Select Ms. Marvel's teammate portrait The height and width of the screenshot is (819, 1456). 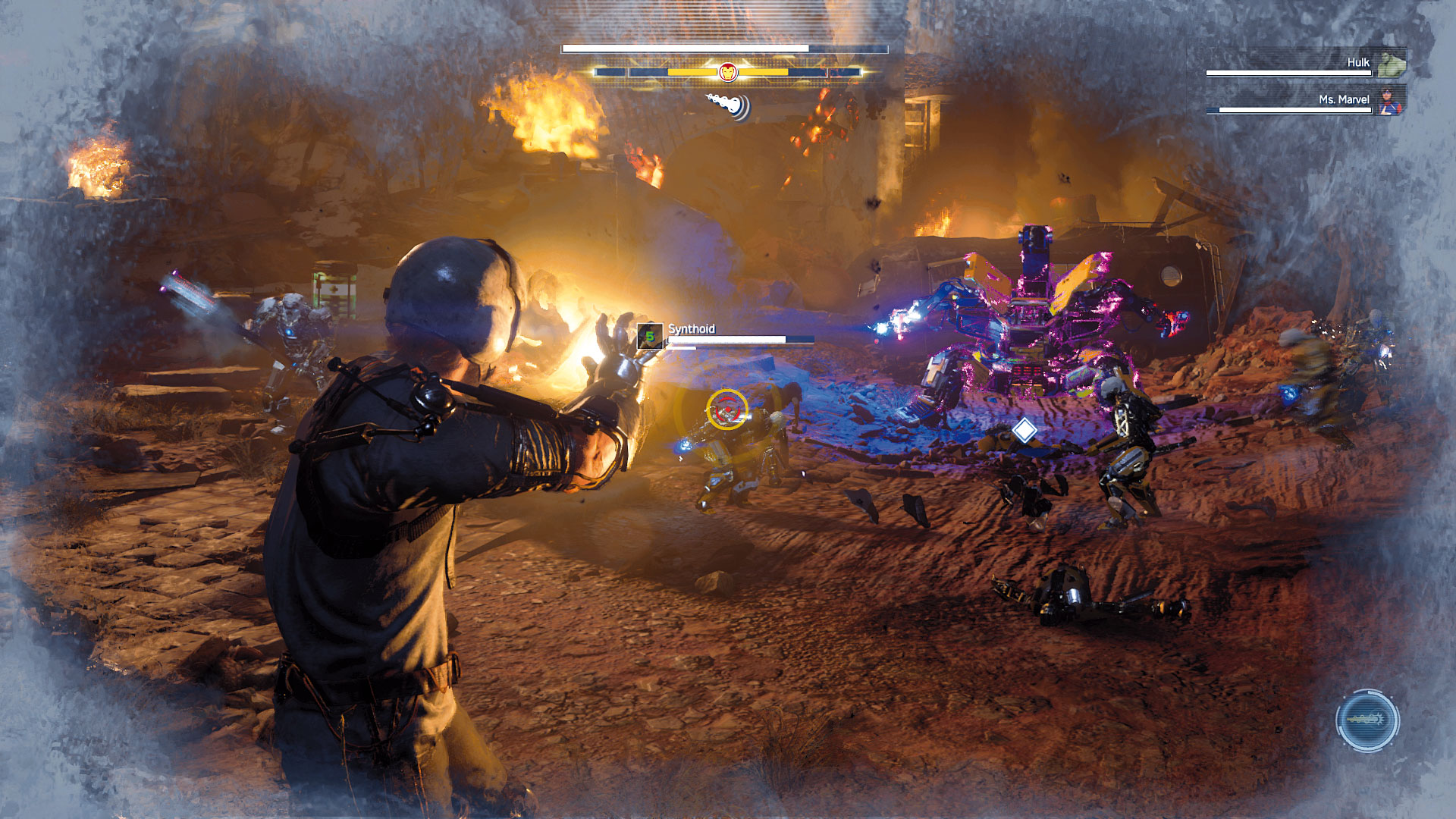1392,101
